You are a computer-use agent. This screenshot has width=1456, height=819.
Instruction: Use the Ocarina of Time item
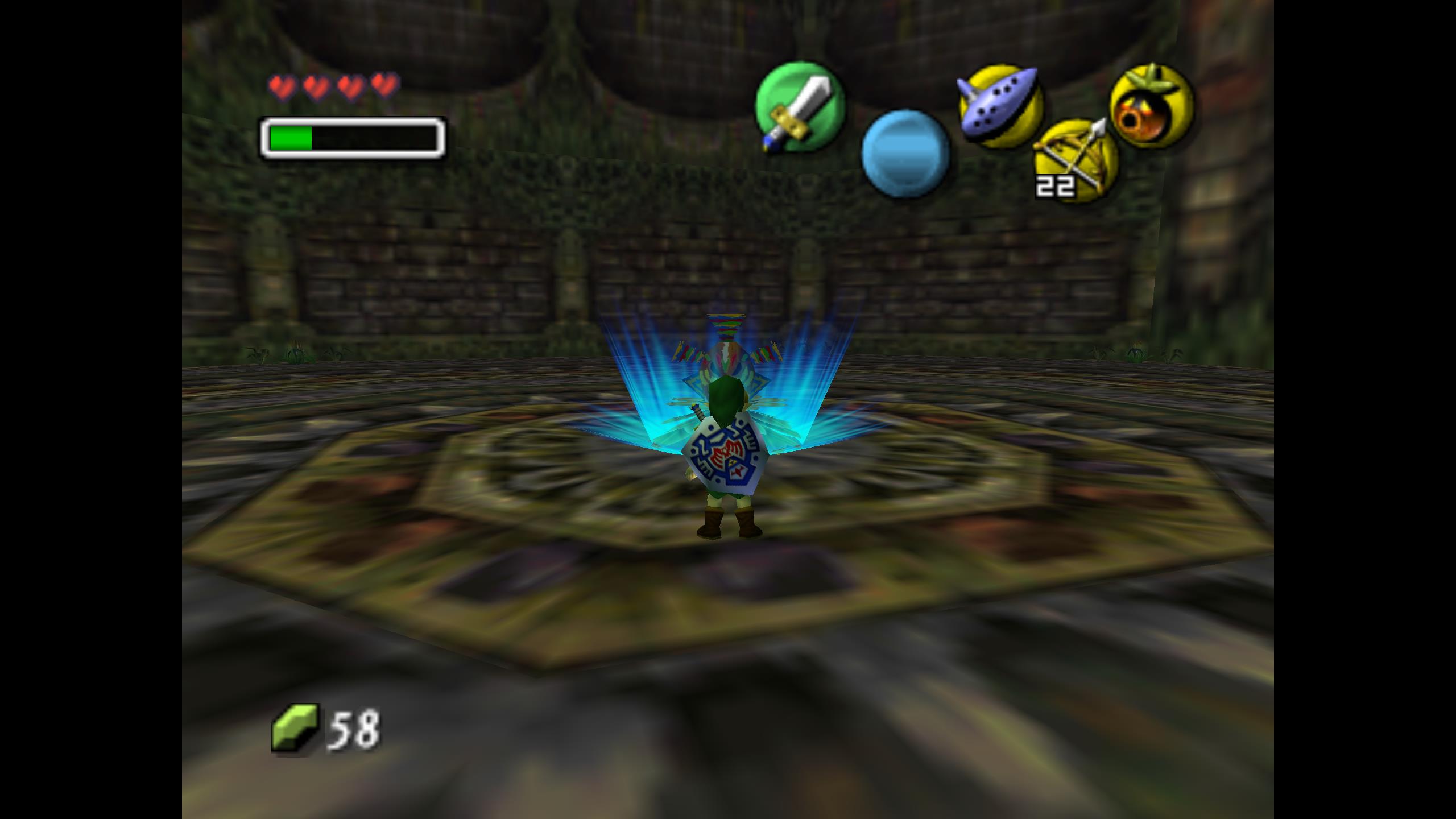click(x=1000, y=106)
